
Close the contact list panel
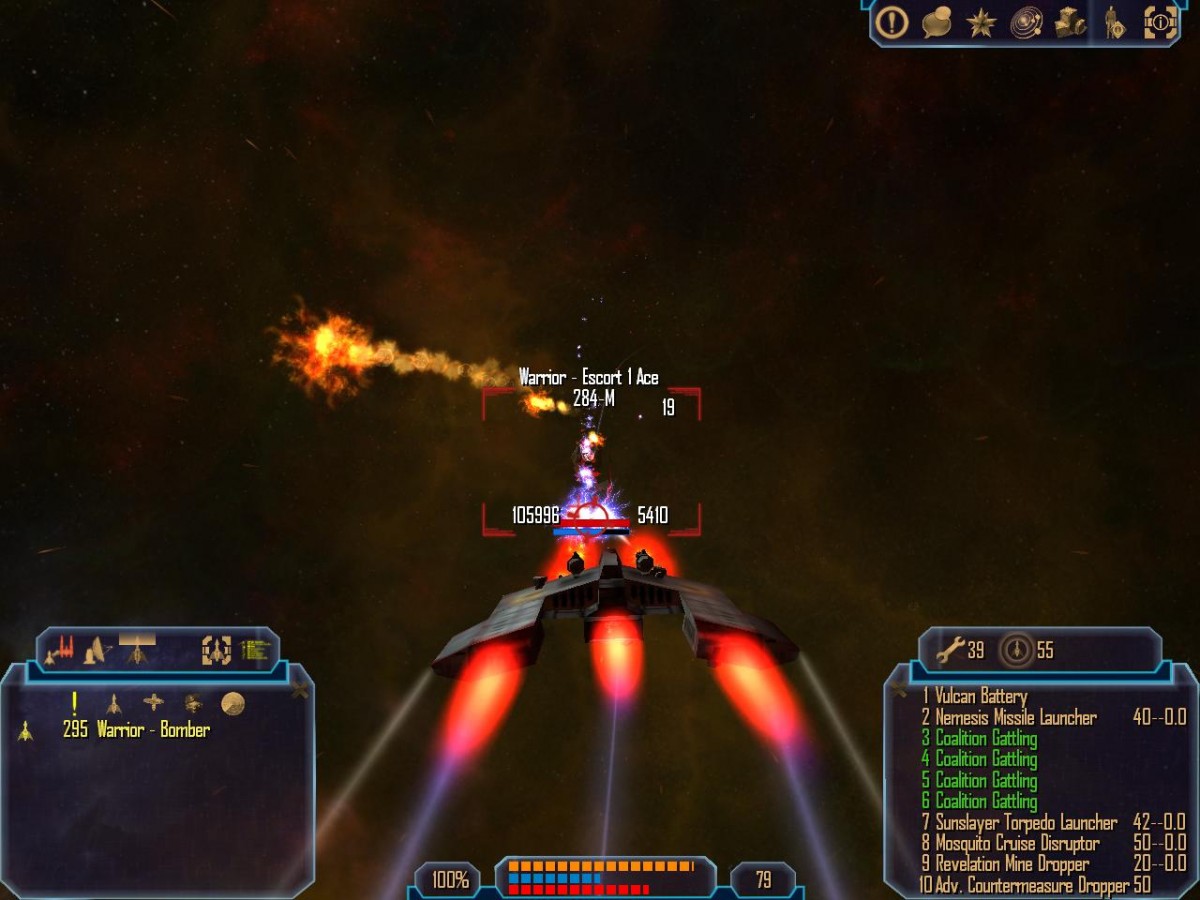point(299,689)
